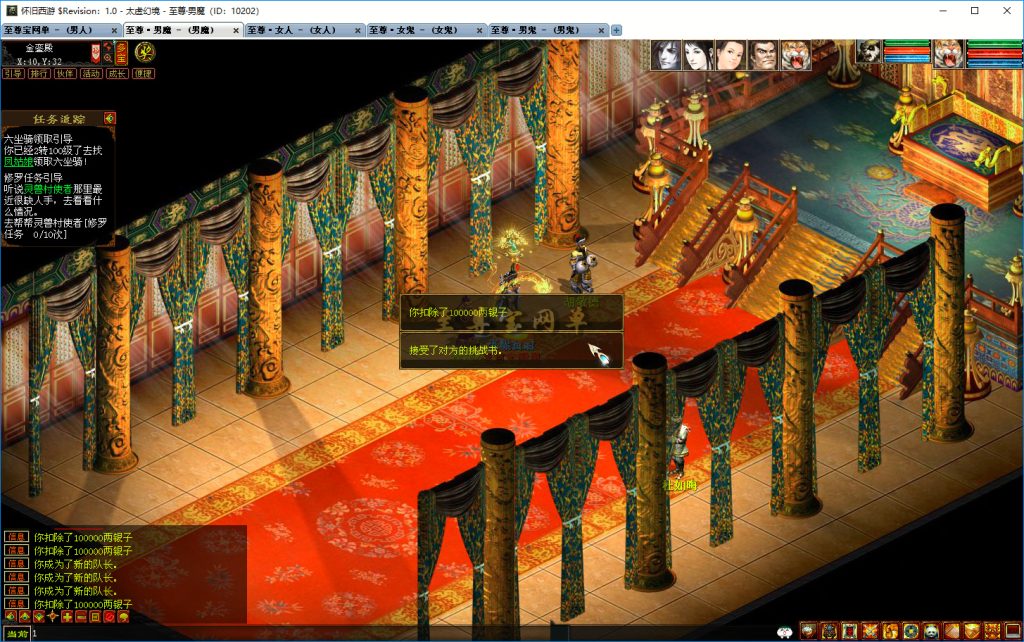Open the 排行 rankings menu
This screenshot has height=642, width=1024.
39,73
